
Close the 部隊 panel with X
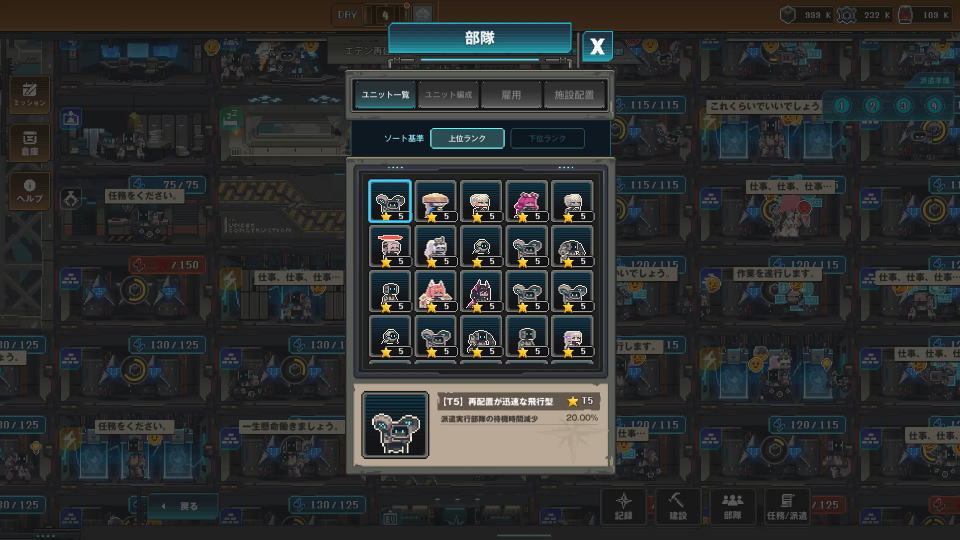click(597, 46)
